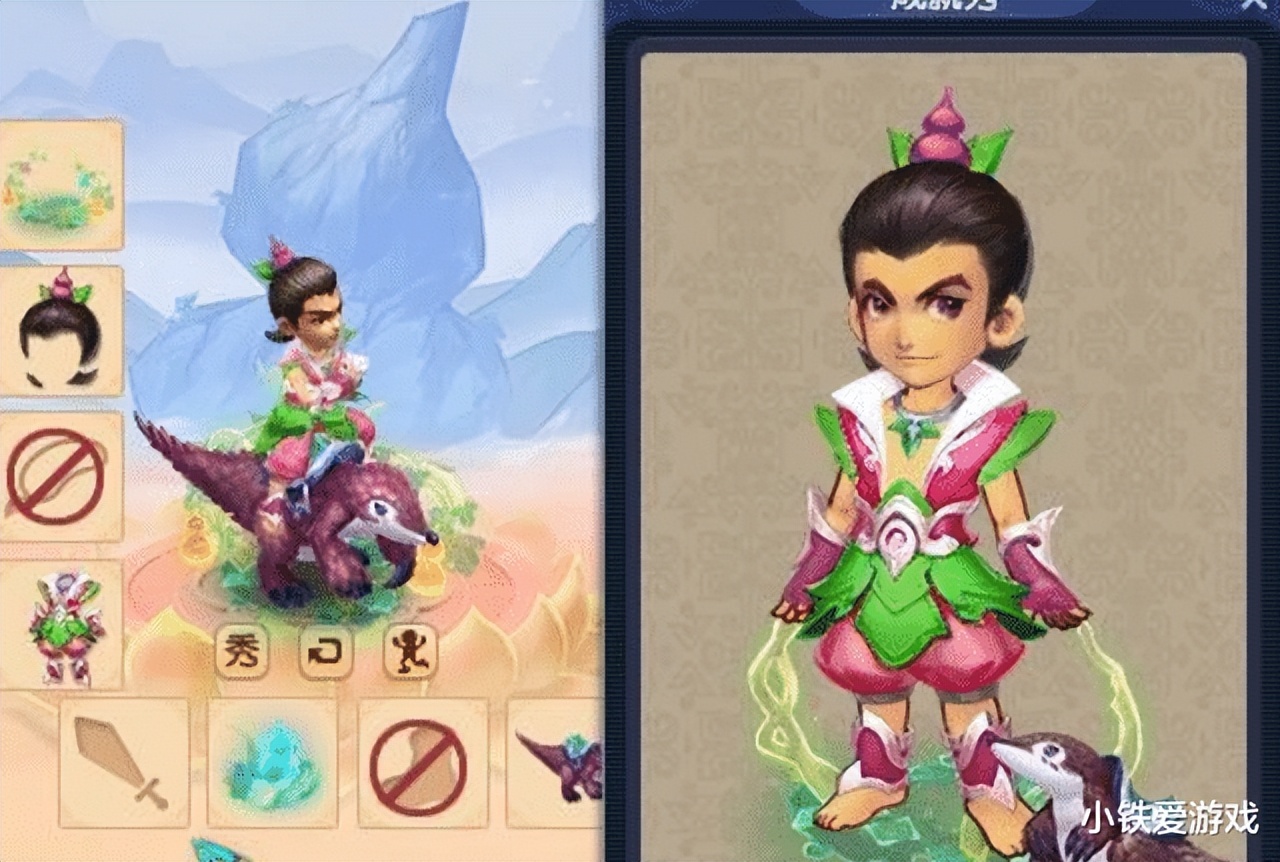Rotate the character with the arrow button
The width and height of the screenshot is (1280, 862).
tap(326, 651)
